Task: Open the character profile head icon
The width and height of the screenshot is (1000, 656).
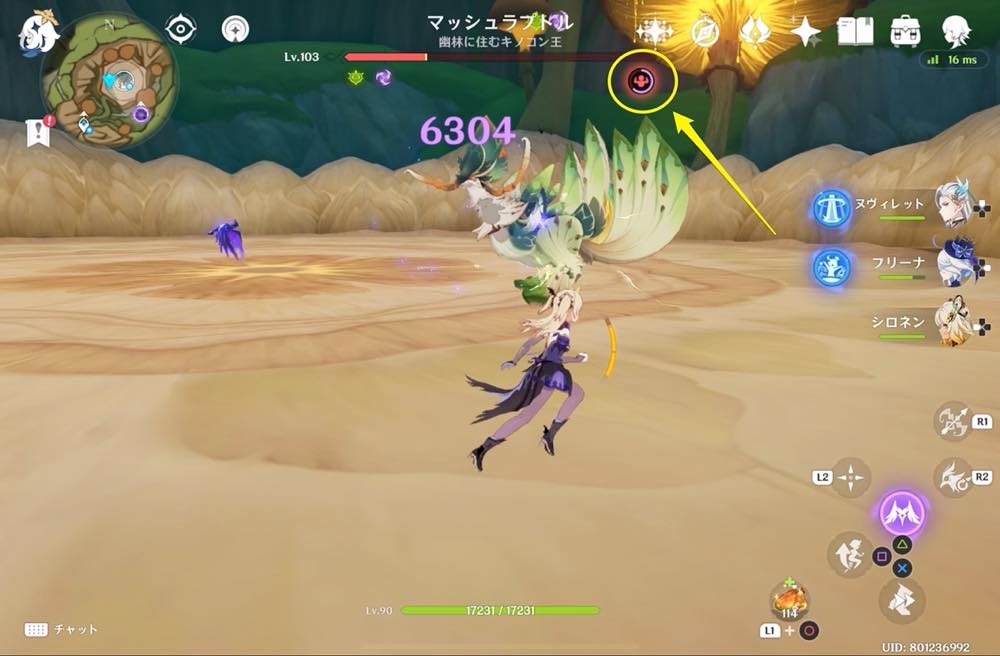Action: [956, 32]
